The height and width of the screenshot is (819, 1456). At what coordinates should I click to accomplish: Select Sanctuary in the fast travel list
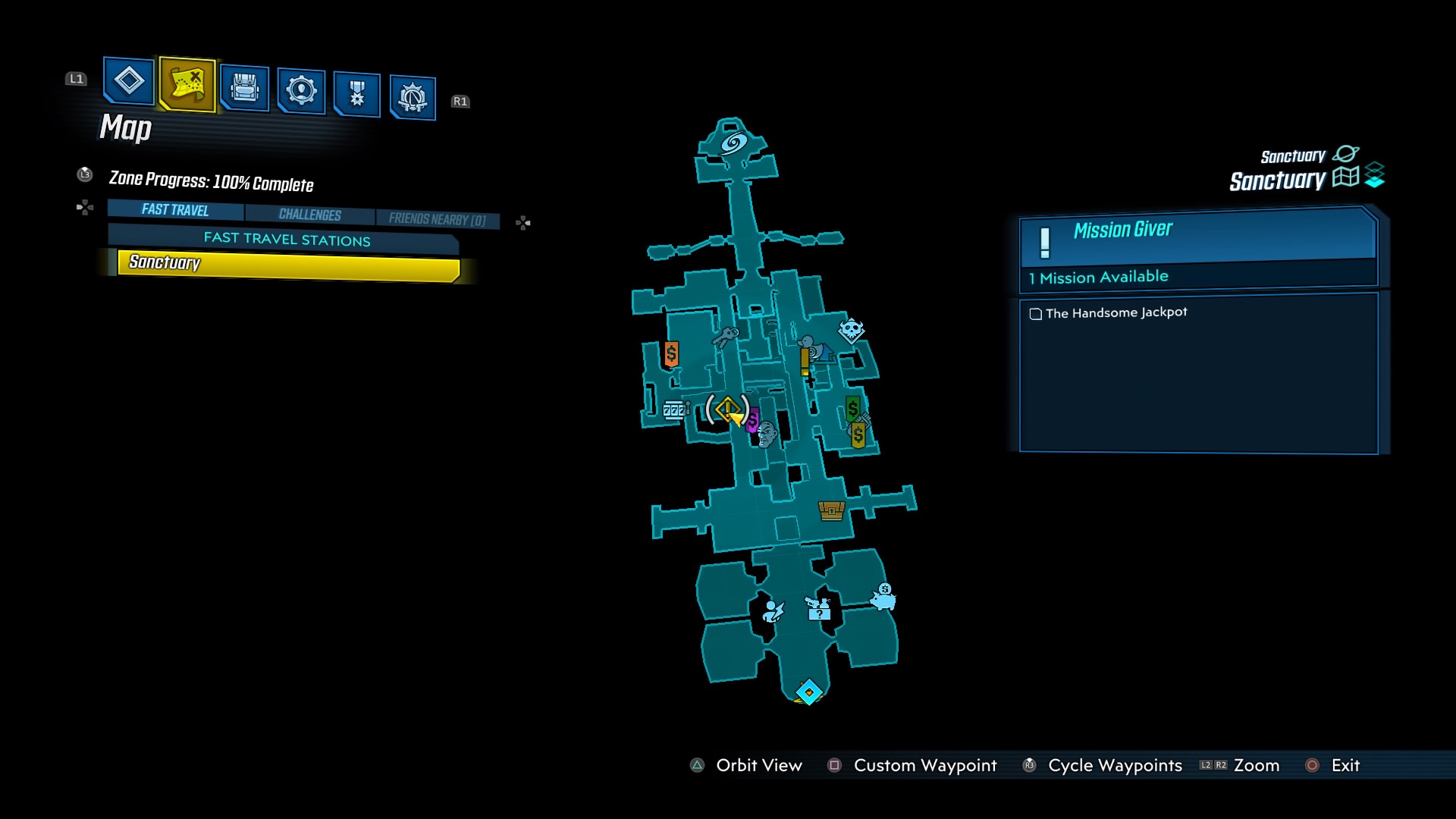[288, 264]
